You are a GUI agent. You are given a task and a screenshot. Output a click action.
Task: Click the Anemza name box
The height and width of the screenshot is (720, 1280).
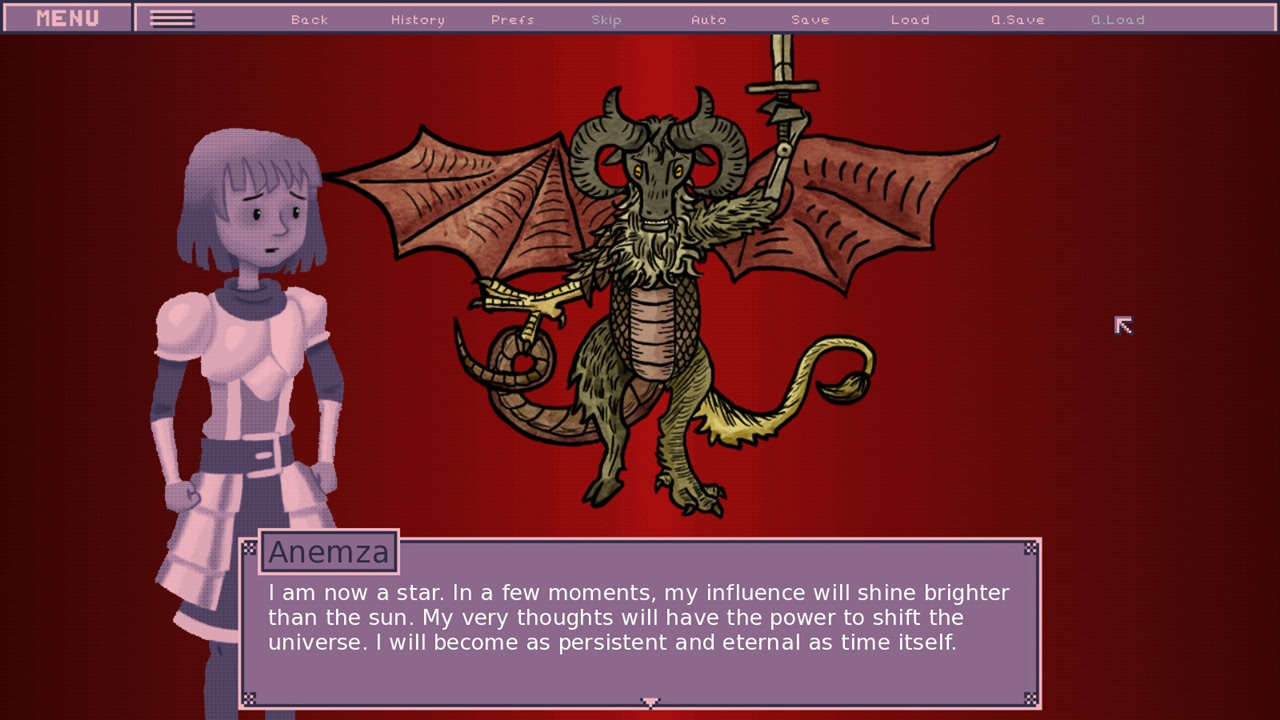coord(329,551)
